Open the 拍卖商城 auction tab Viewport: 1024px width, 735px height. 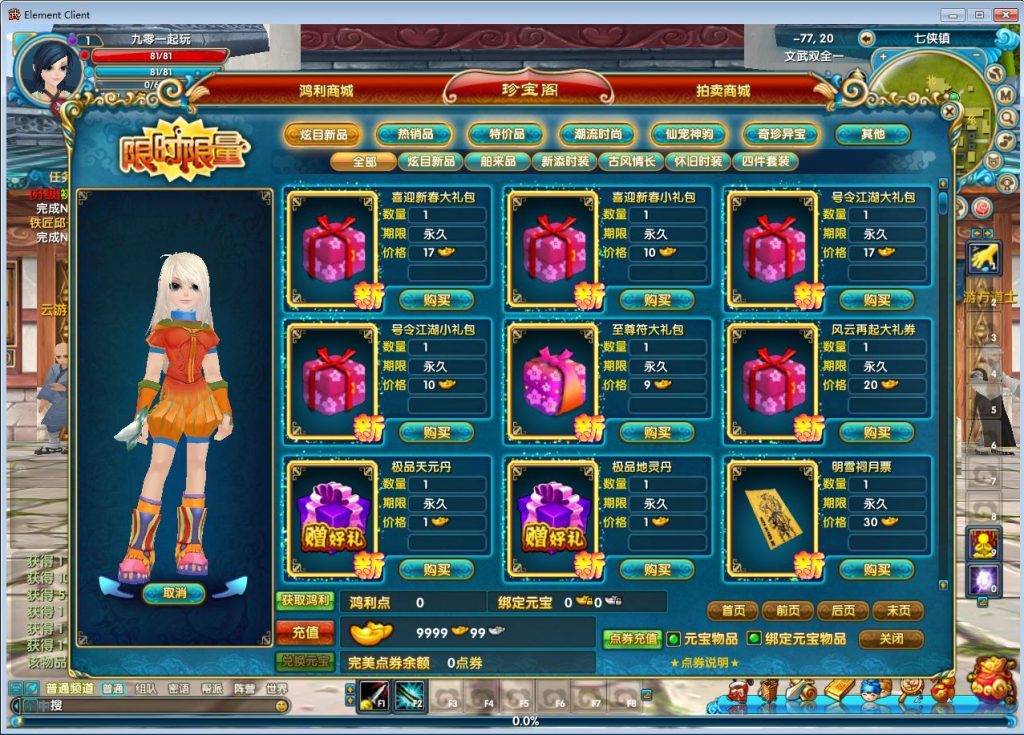coord(723,90)
